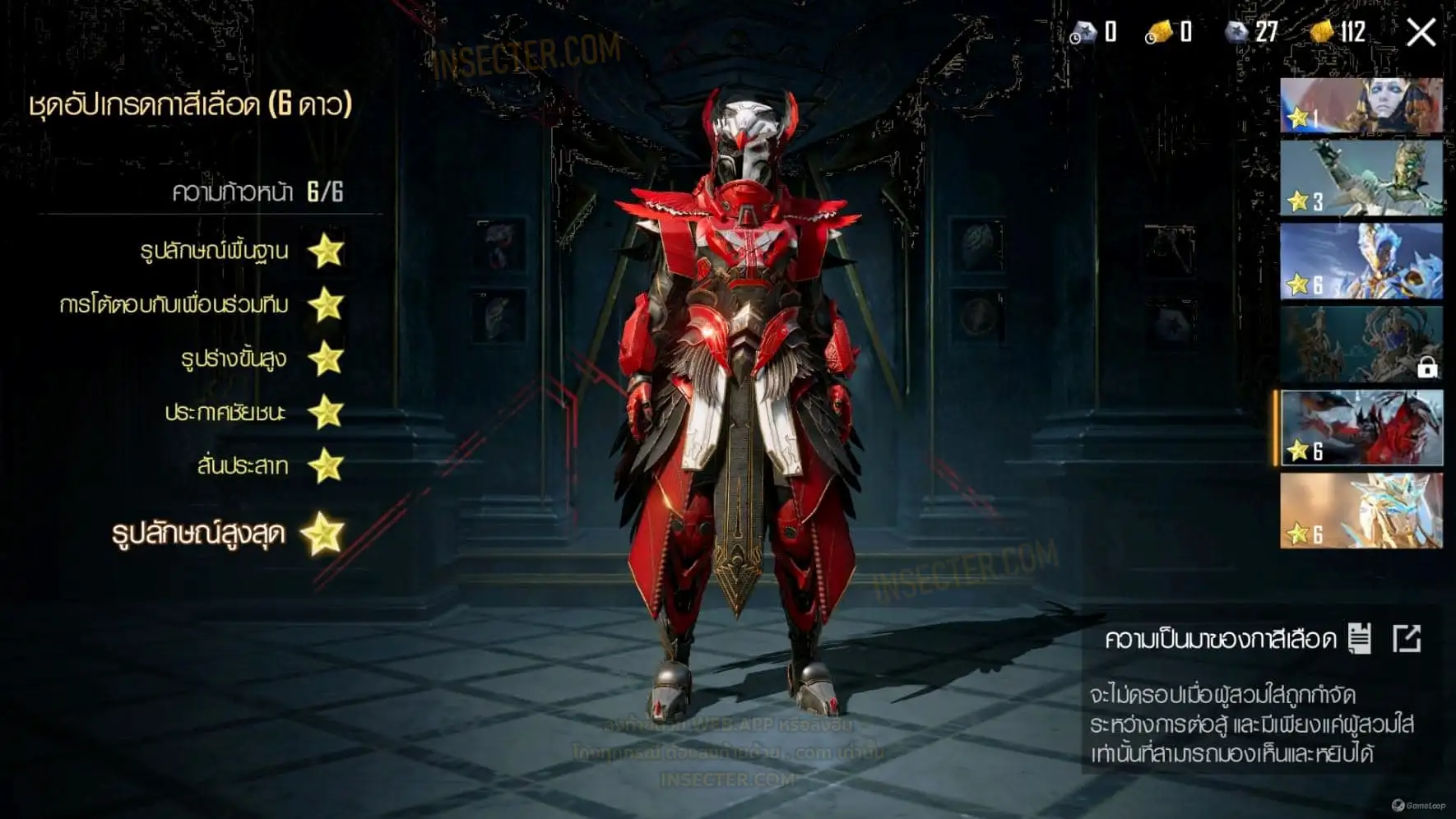
Task: Open the Blood Raven story document icon
Action: [1360, 638]
